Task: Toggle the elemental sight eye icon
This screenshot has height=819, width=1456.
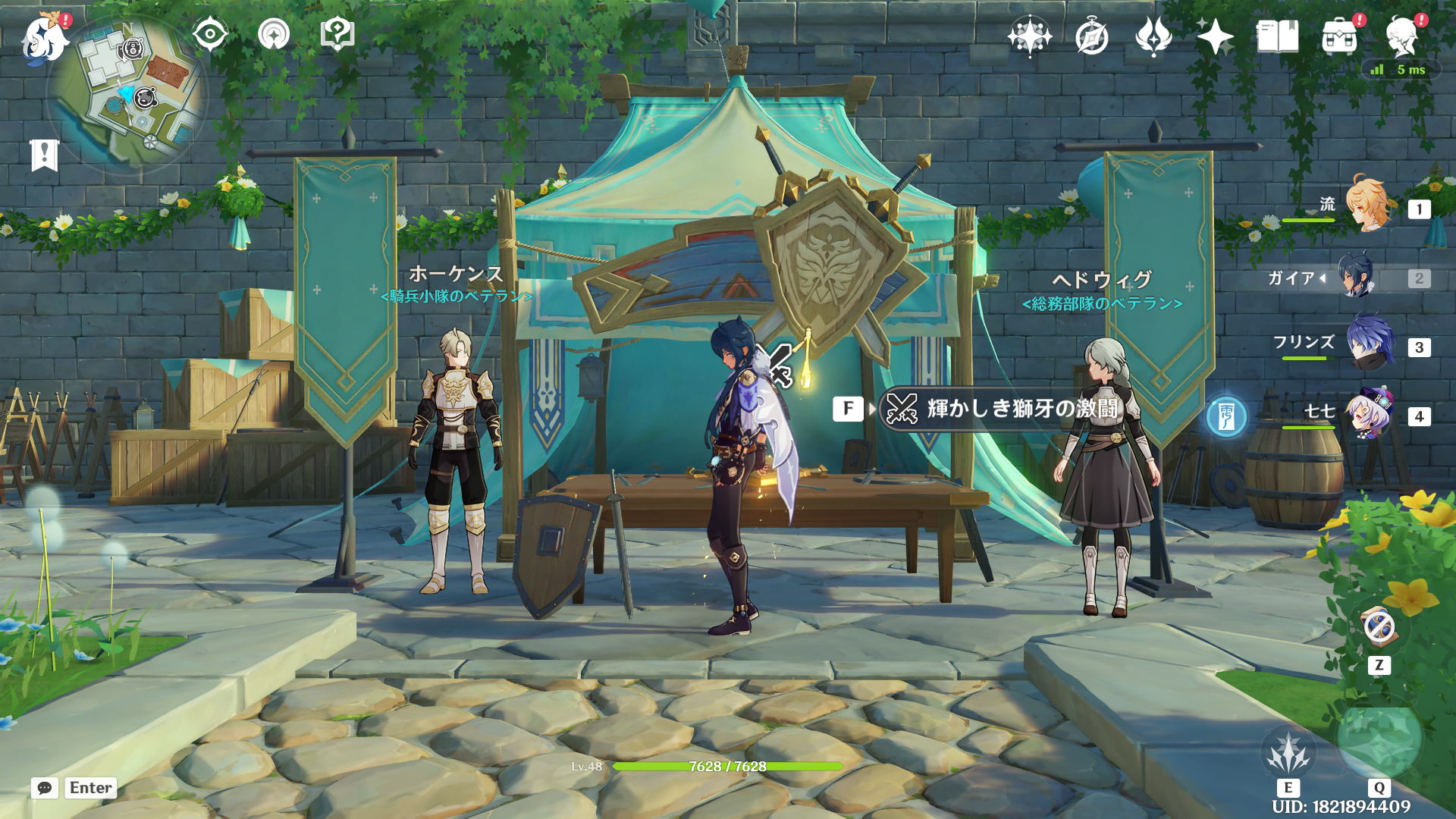Action: [210, 34]
